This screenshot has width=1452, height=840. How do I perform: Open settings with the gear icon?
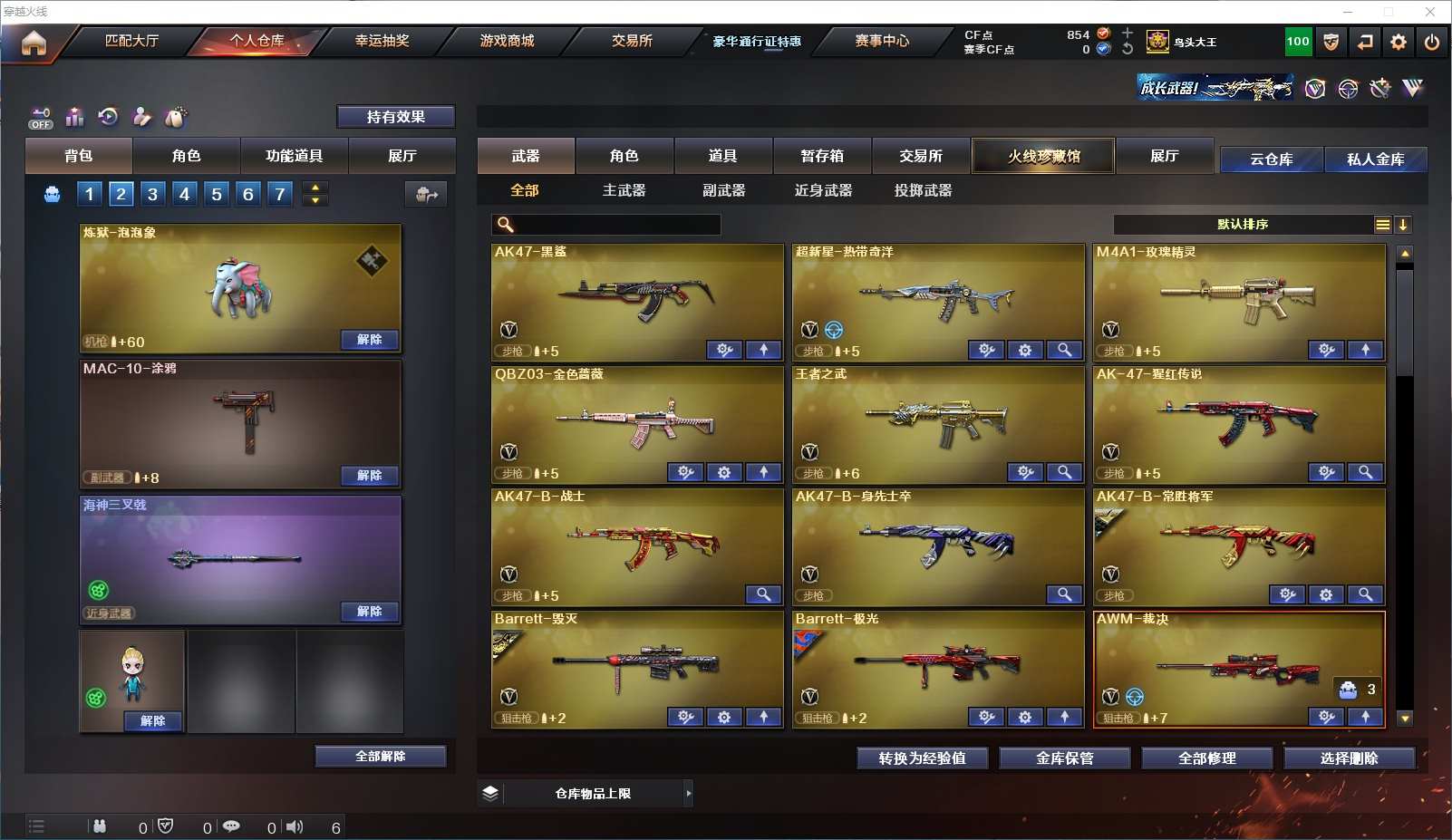(1399, 42)
